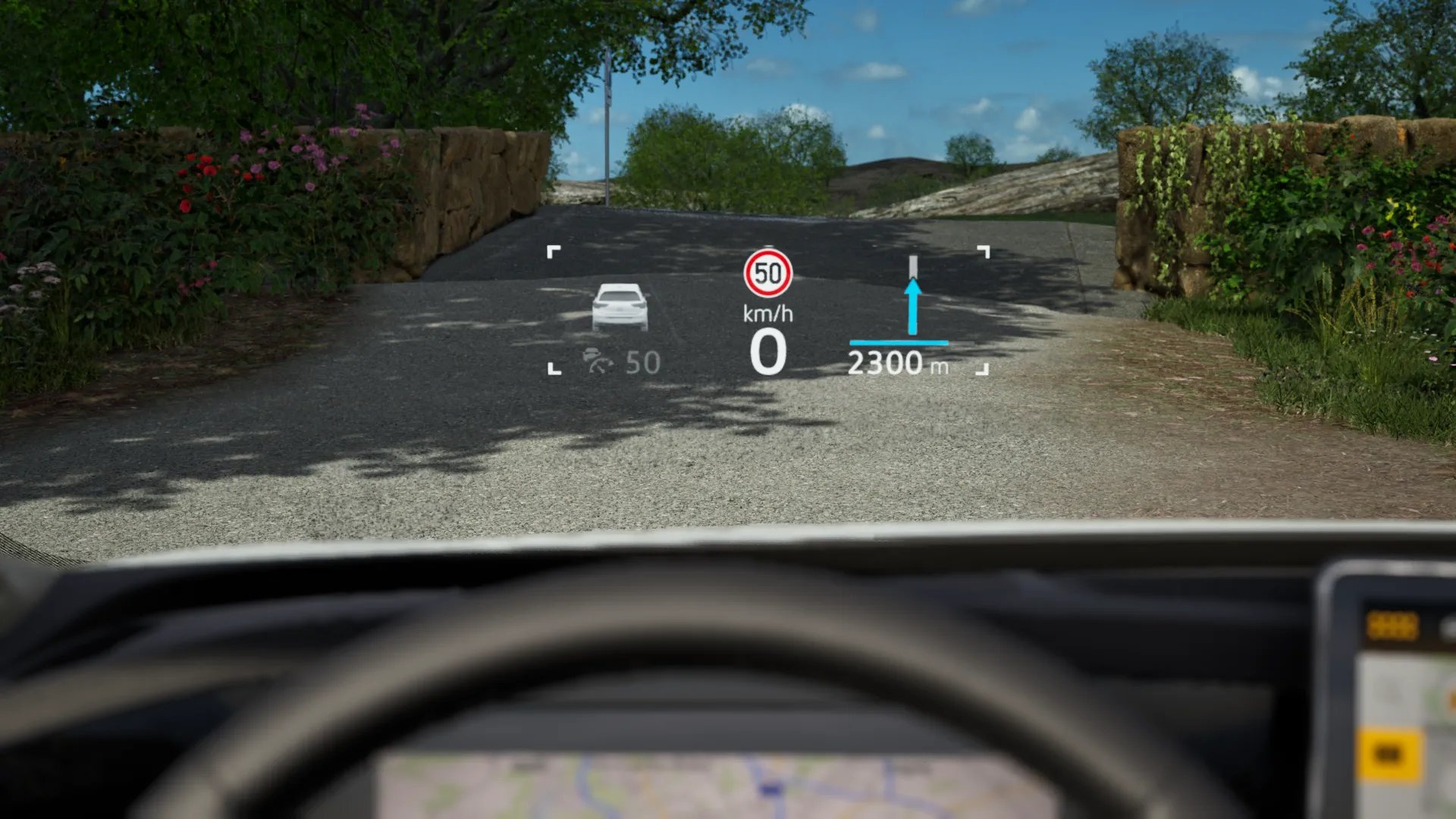Click the blue navigation direction arrow

tap(913, 306)
